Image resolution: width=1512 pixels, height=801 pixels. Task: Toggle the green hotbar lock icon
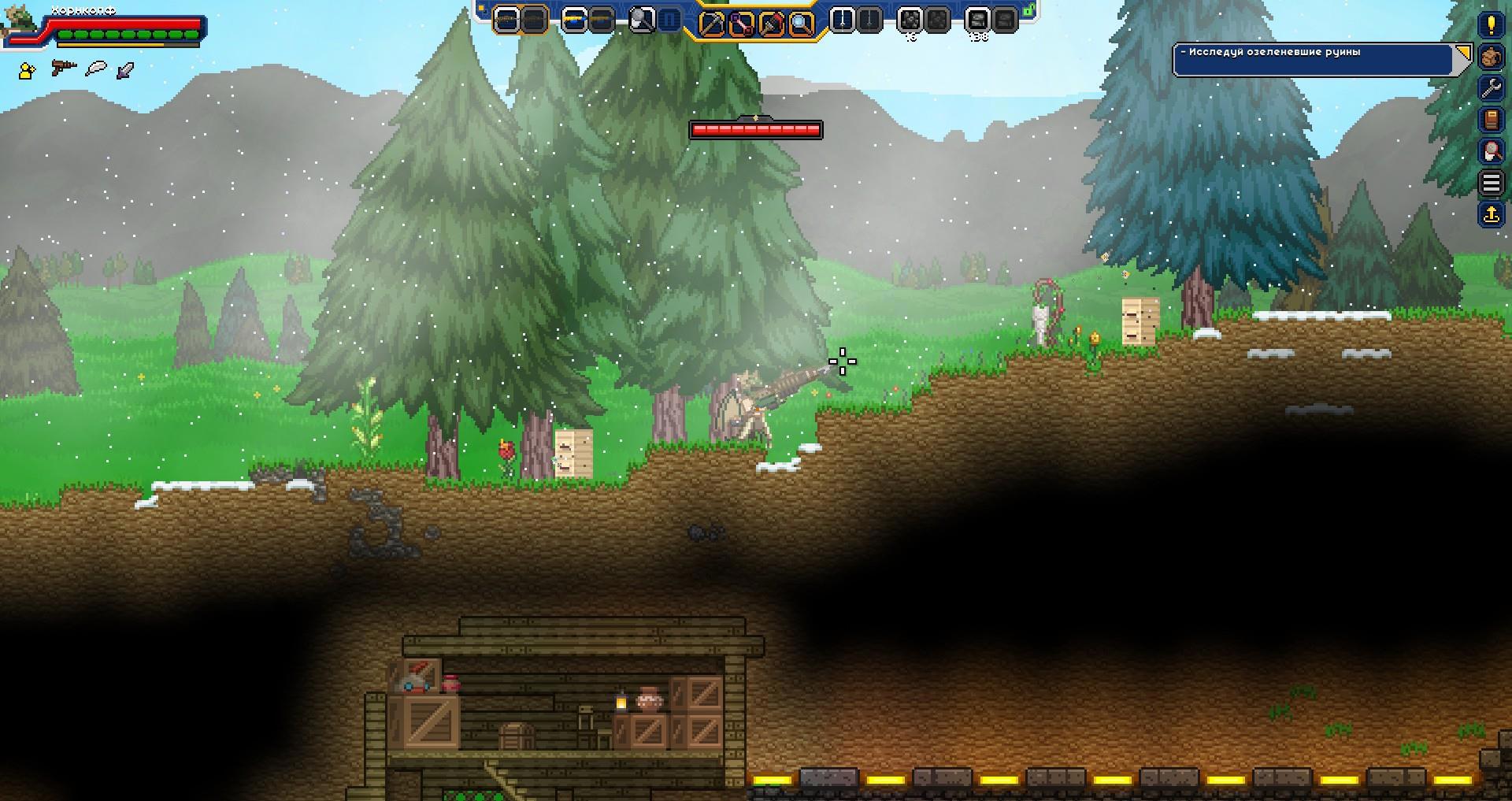coord(1029,11)
